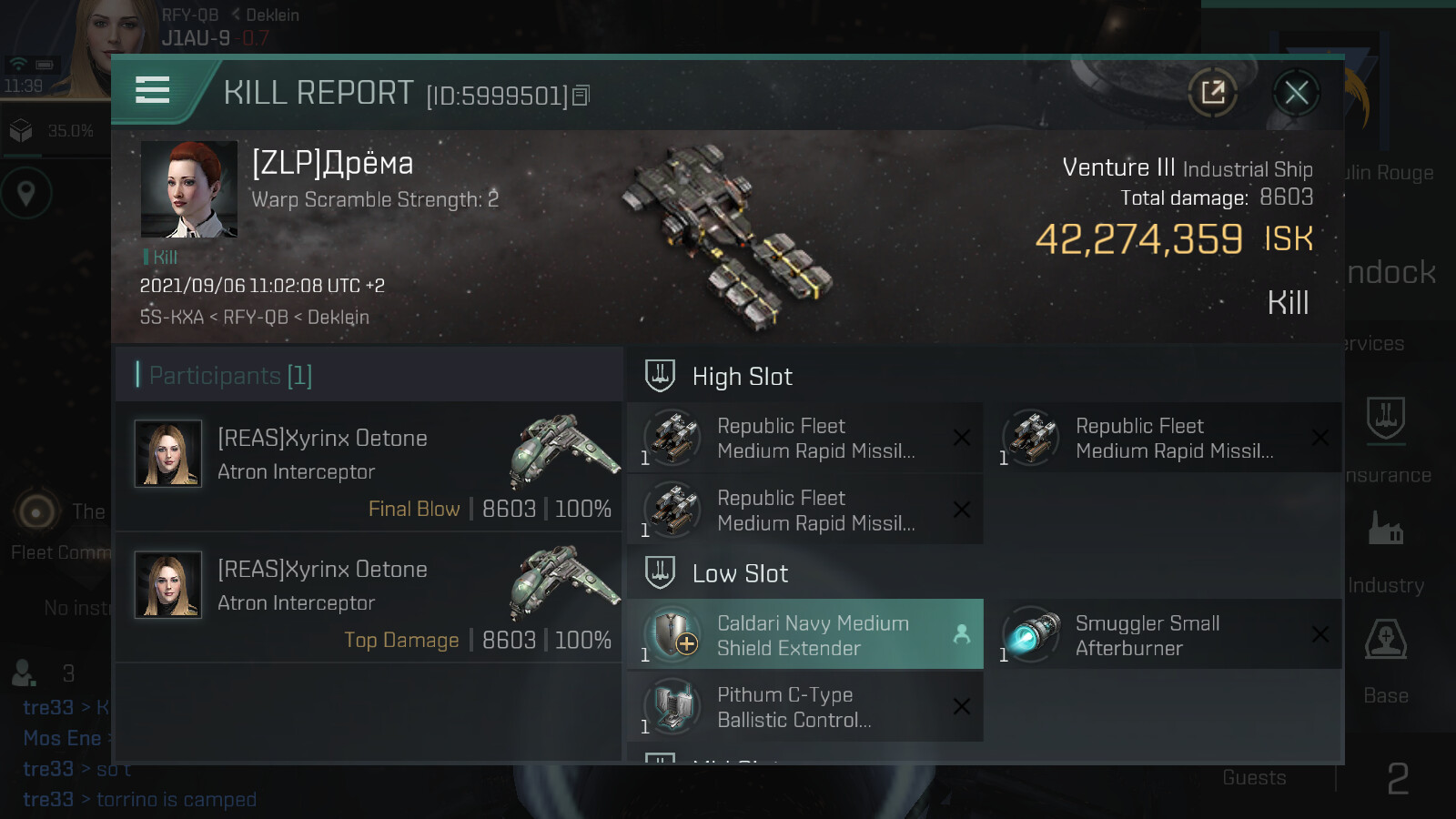Select Pithum C-Type Ballistic Control module
1456x819 pixels.
click(804, 707)
